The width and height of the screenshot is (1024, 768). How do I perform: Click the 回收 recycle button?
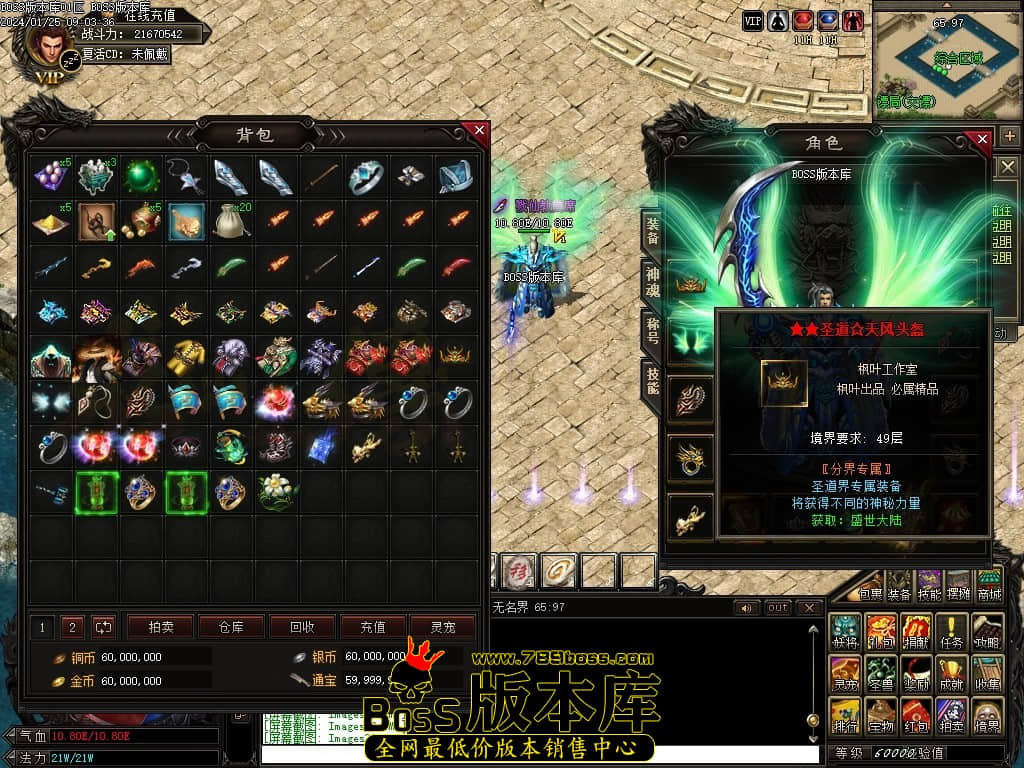coord(302,627)
